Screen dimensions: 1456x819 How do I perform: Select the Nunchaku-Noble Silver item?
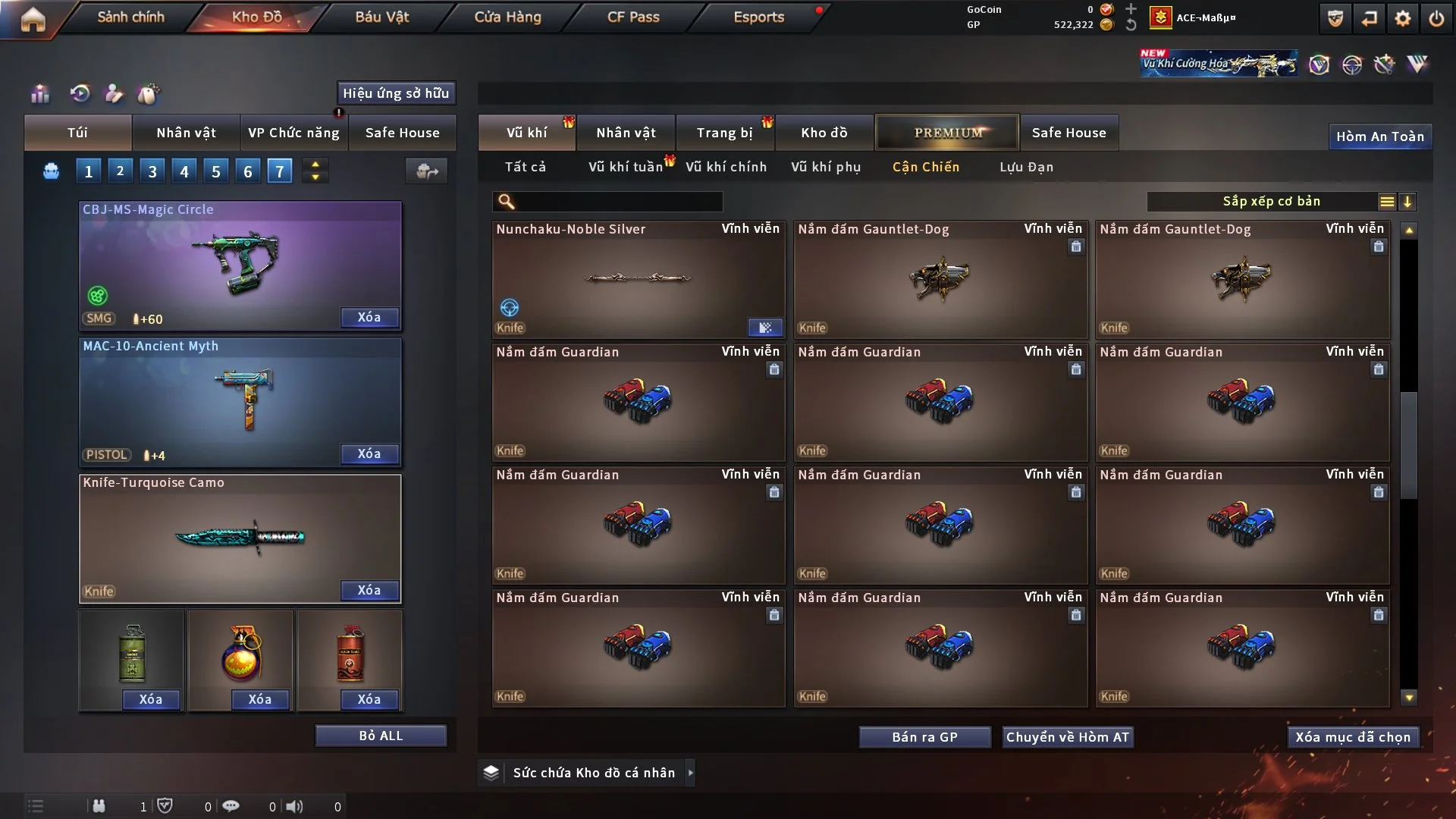point(638,279)
